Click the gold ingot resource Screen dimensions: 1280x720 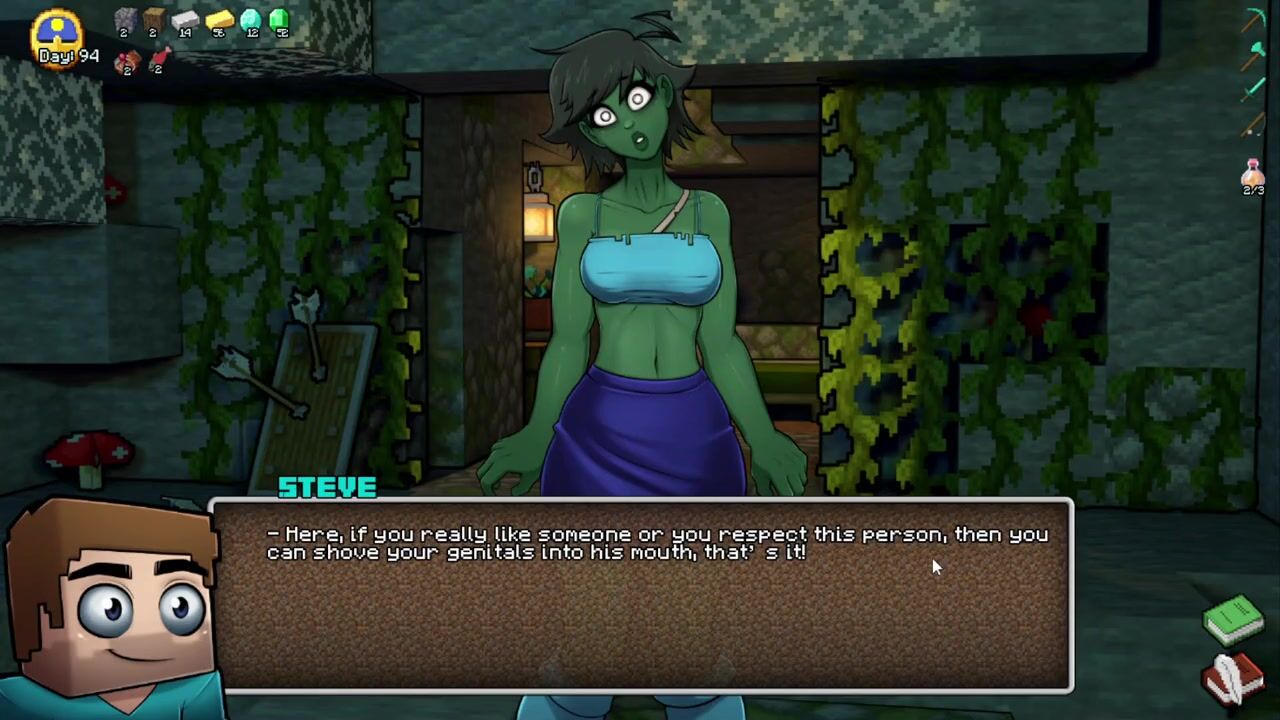click(218, 21)
